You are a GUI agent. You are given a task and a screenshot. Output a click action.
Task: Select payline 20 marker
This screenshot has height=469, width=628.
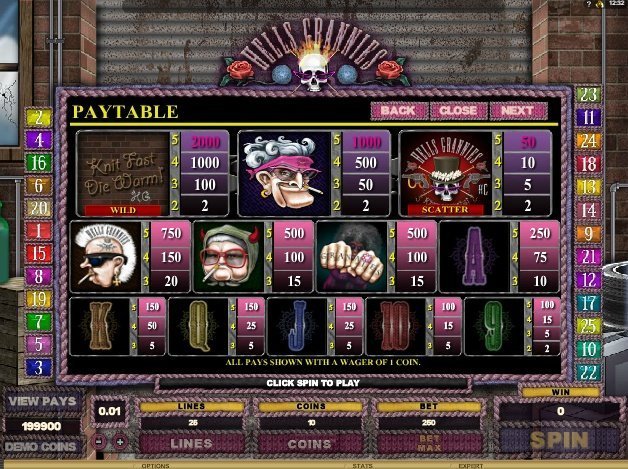[x=40, y=208]
